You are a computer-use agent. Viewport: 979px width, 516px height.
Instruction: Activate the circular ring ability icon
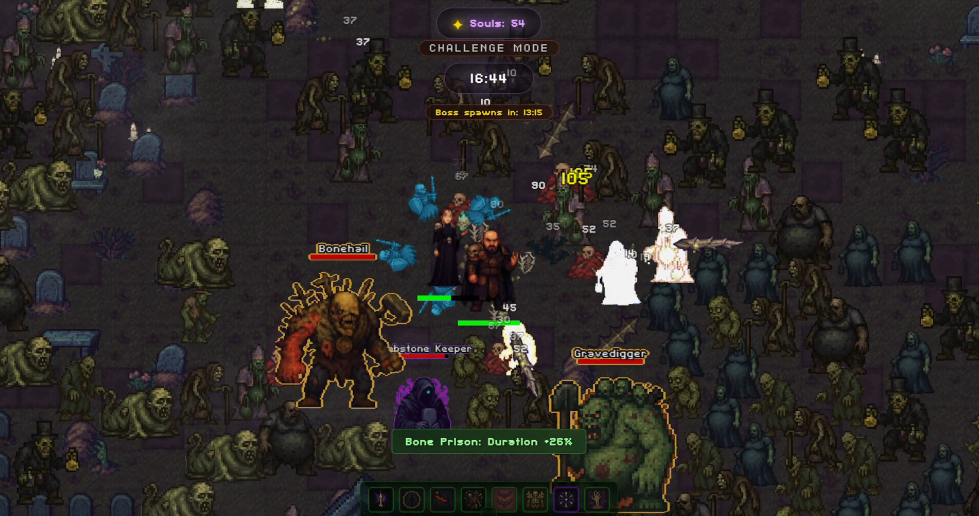[412, 499]
